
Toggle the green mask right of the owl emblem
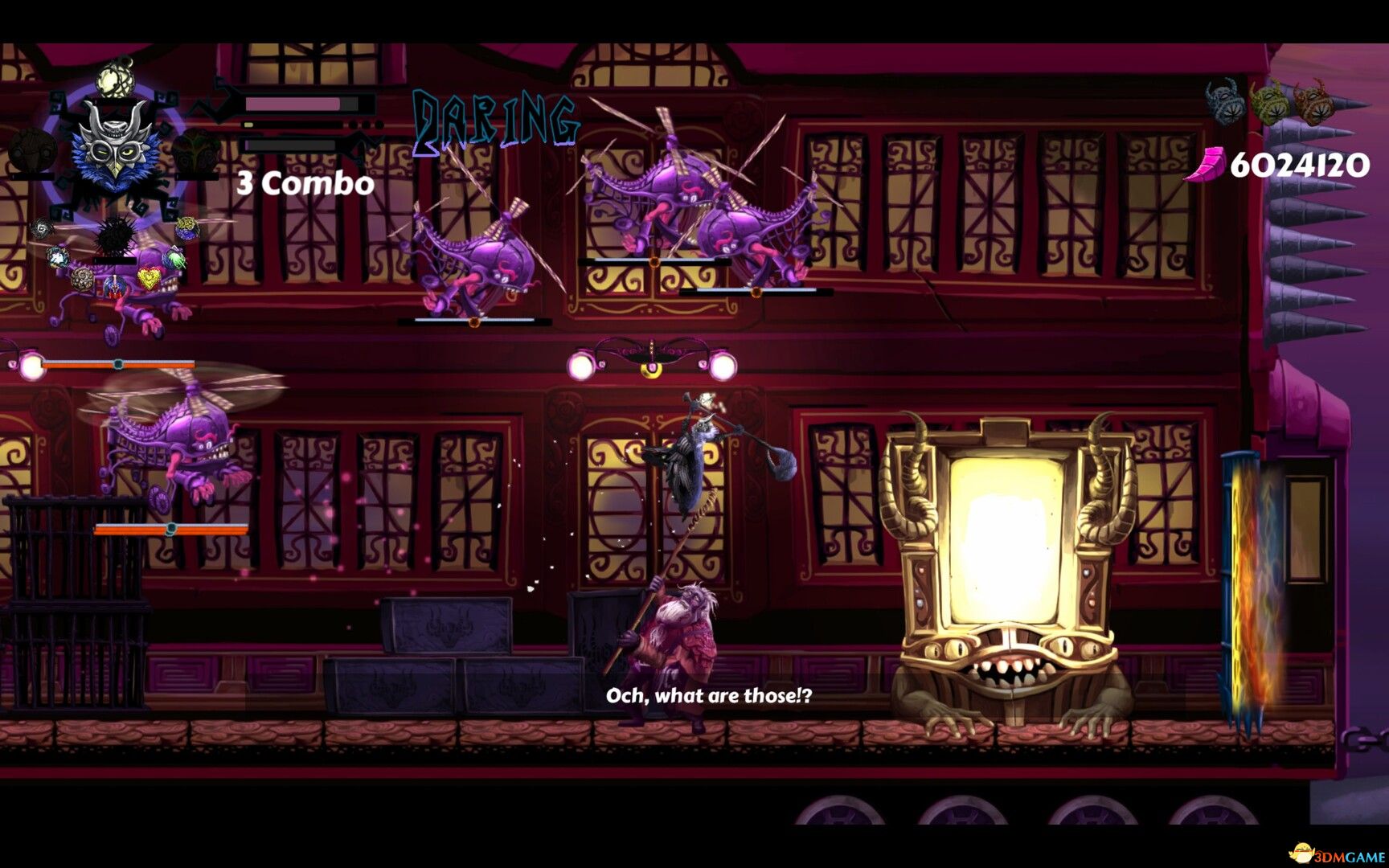197,150
